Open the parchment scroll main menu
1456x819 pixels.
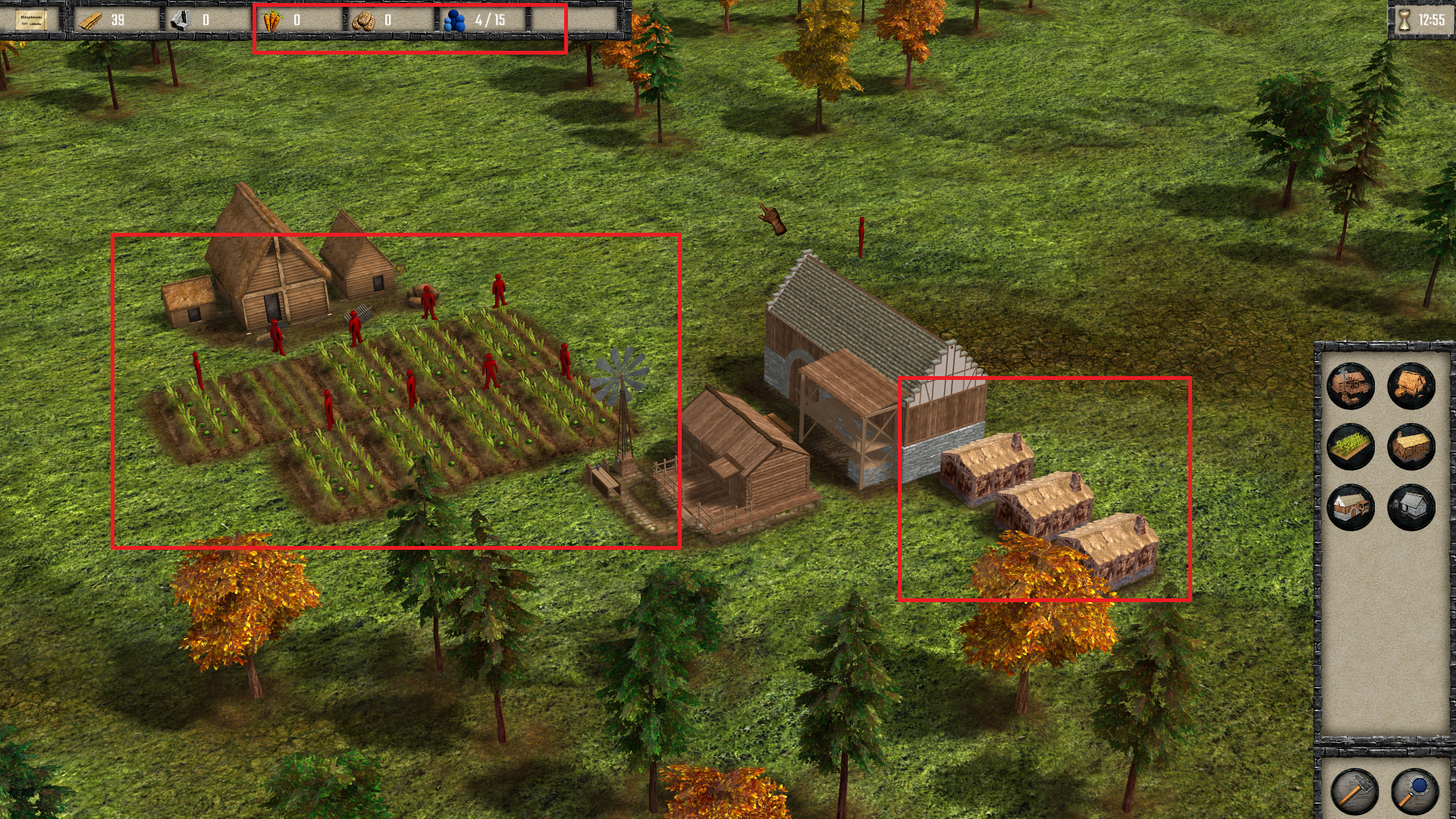point(31,20)
